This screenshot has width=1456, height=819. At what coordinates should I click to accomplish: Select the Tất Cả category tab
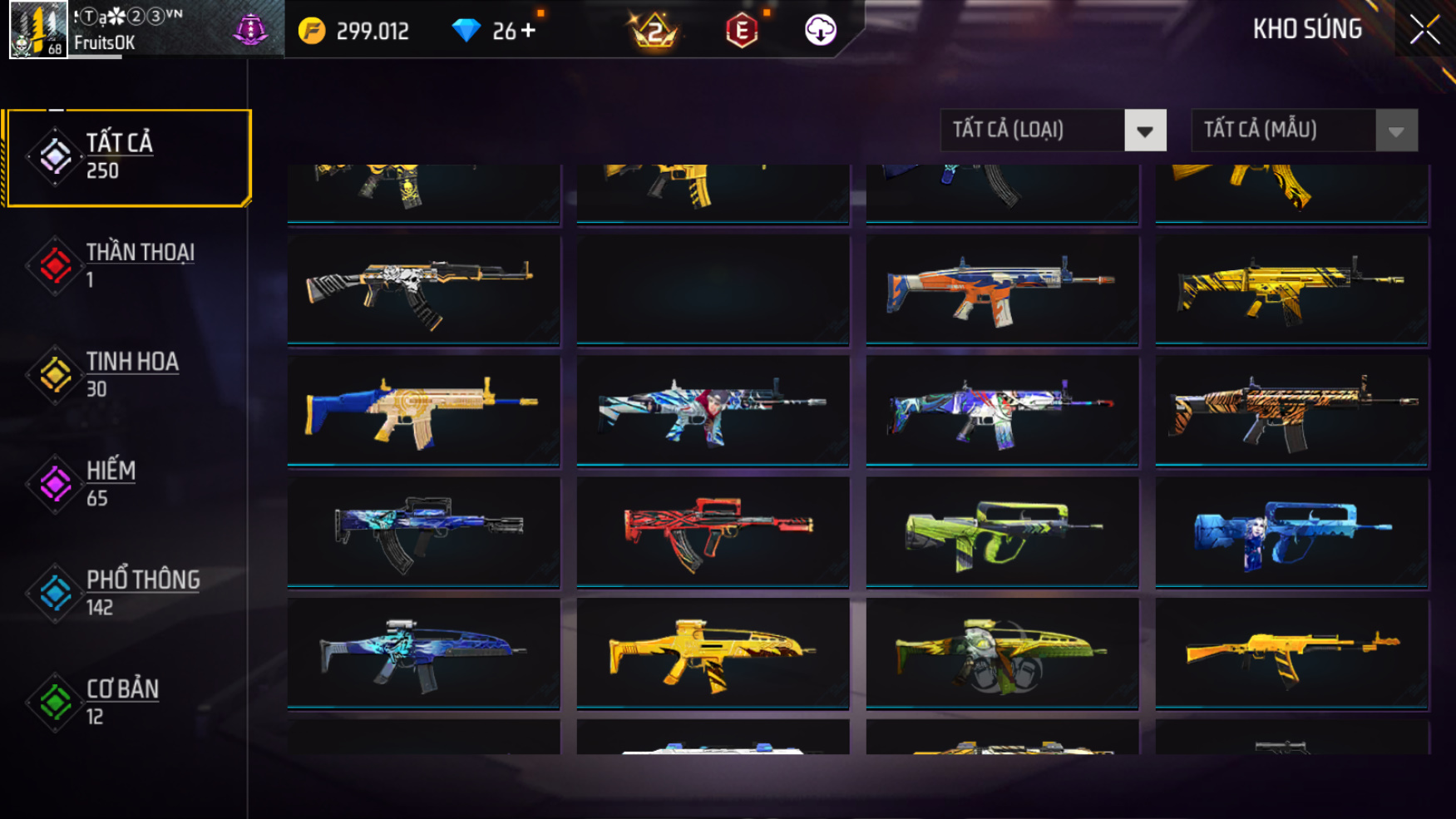[x=127, y=156]
